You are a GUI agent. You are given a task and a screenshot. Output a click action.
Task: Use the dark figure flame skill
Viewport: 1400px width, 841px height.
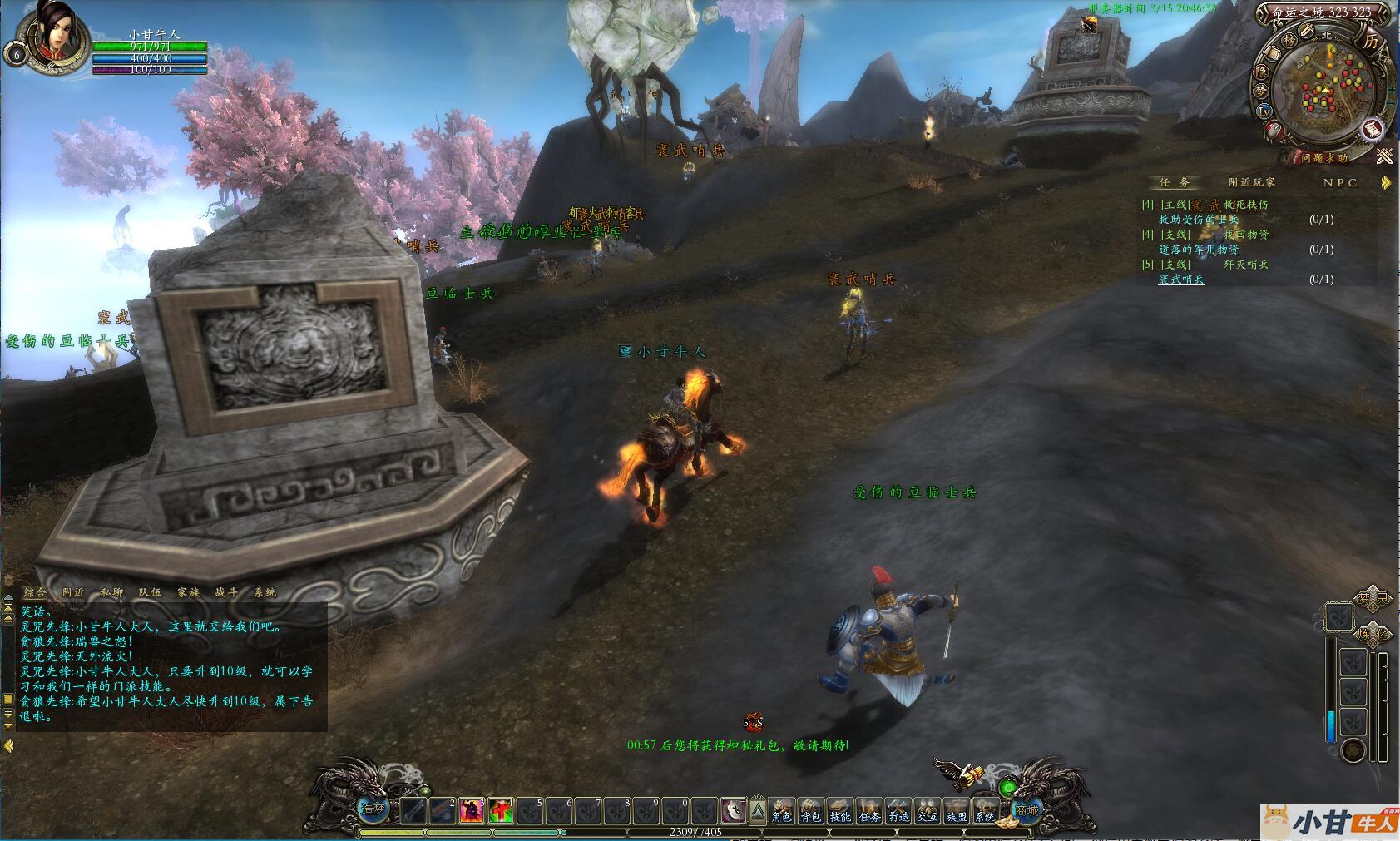(x=472, y=809)
